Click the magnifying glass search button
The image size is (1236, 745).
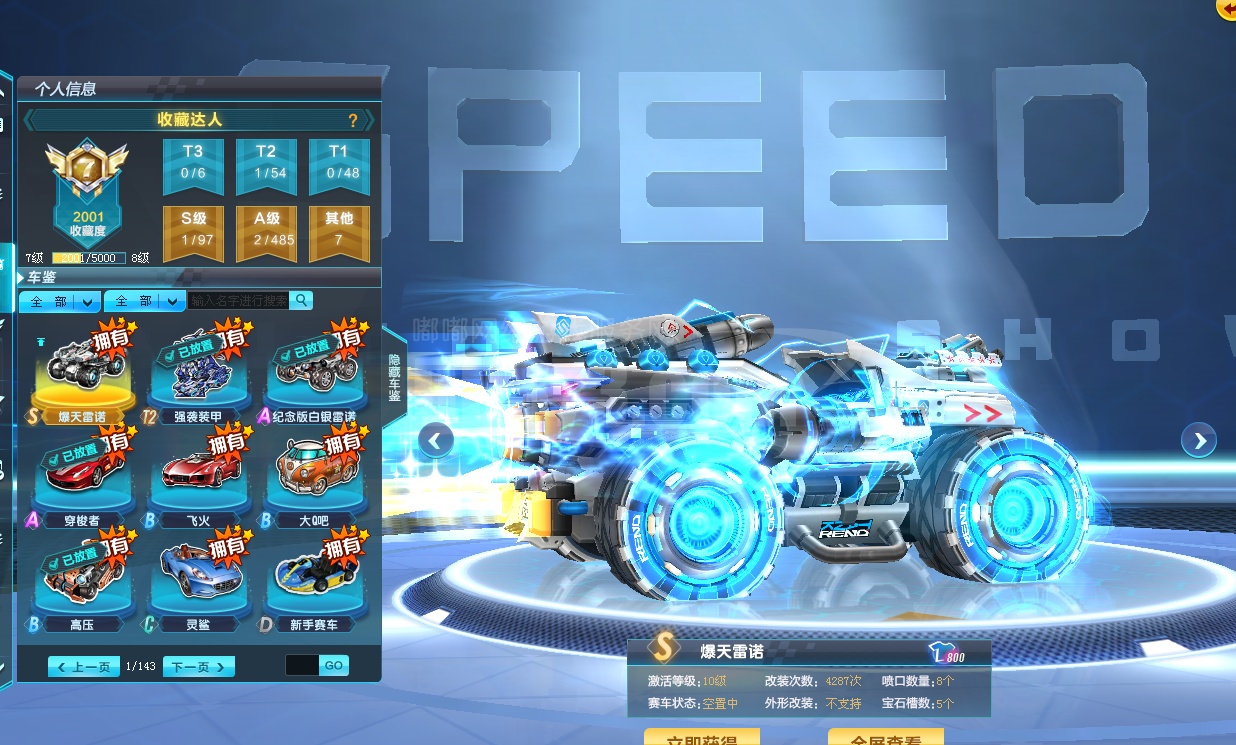pyautogui.click(x=300, y=300)
